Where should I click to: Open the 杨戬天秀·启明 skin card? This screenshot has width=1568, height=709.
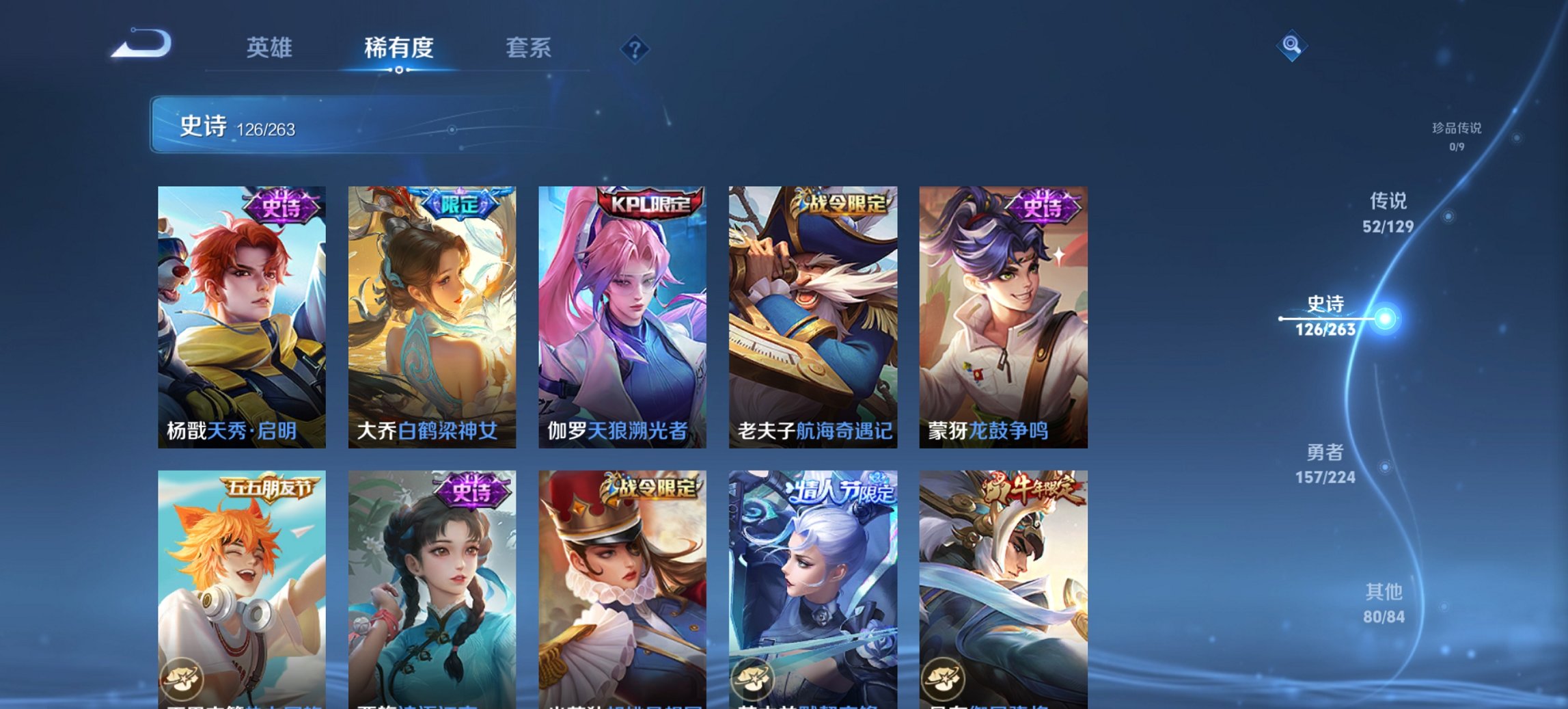click(243, 315)
